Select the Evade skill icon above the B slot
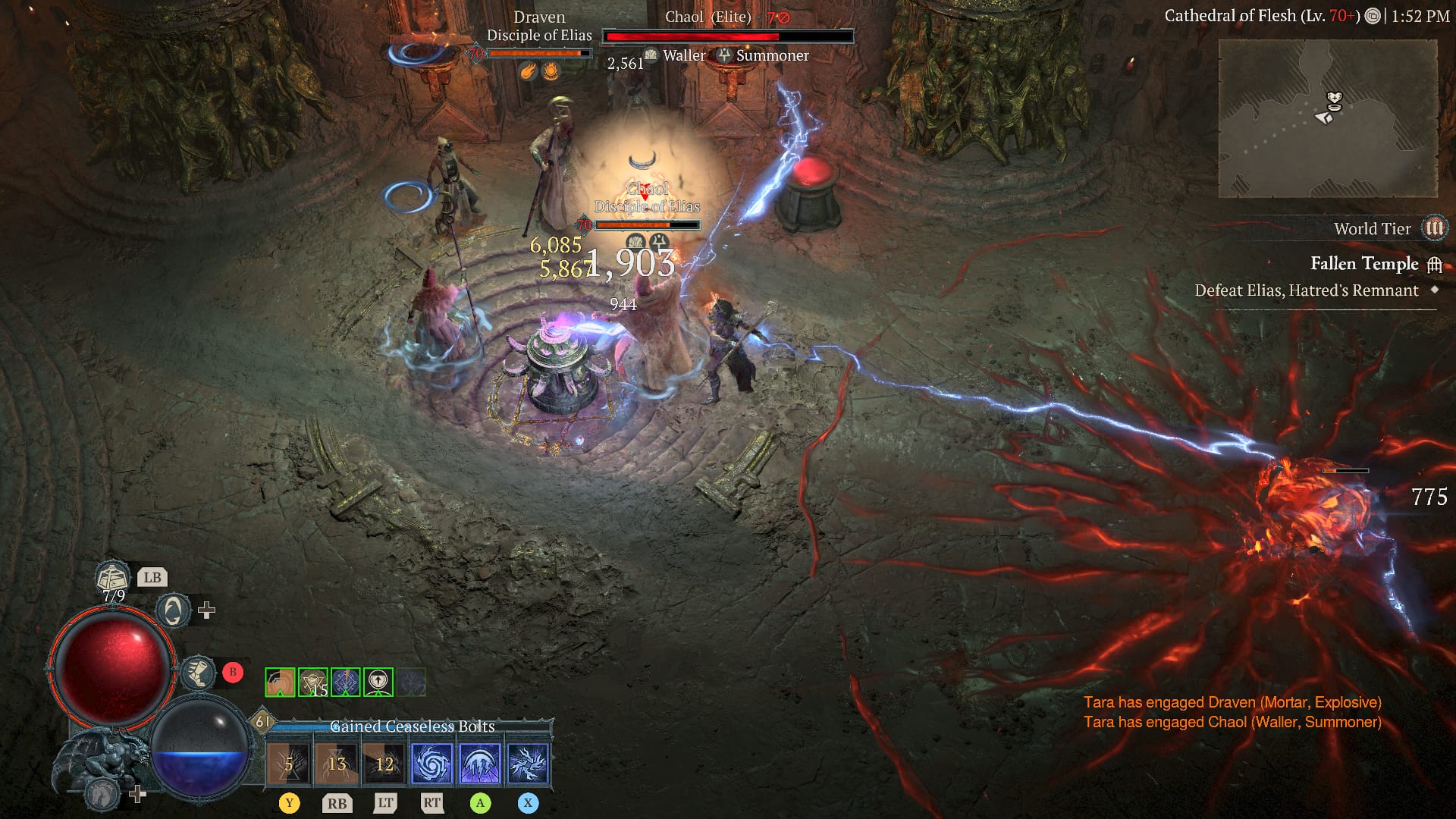This screenshot has width=1456, height=819. pyautogui.click(x=173, y=612)
